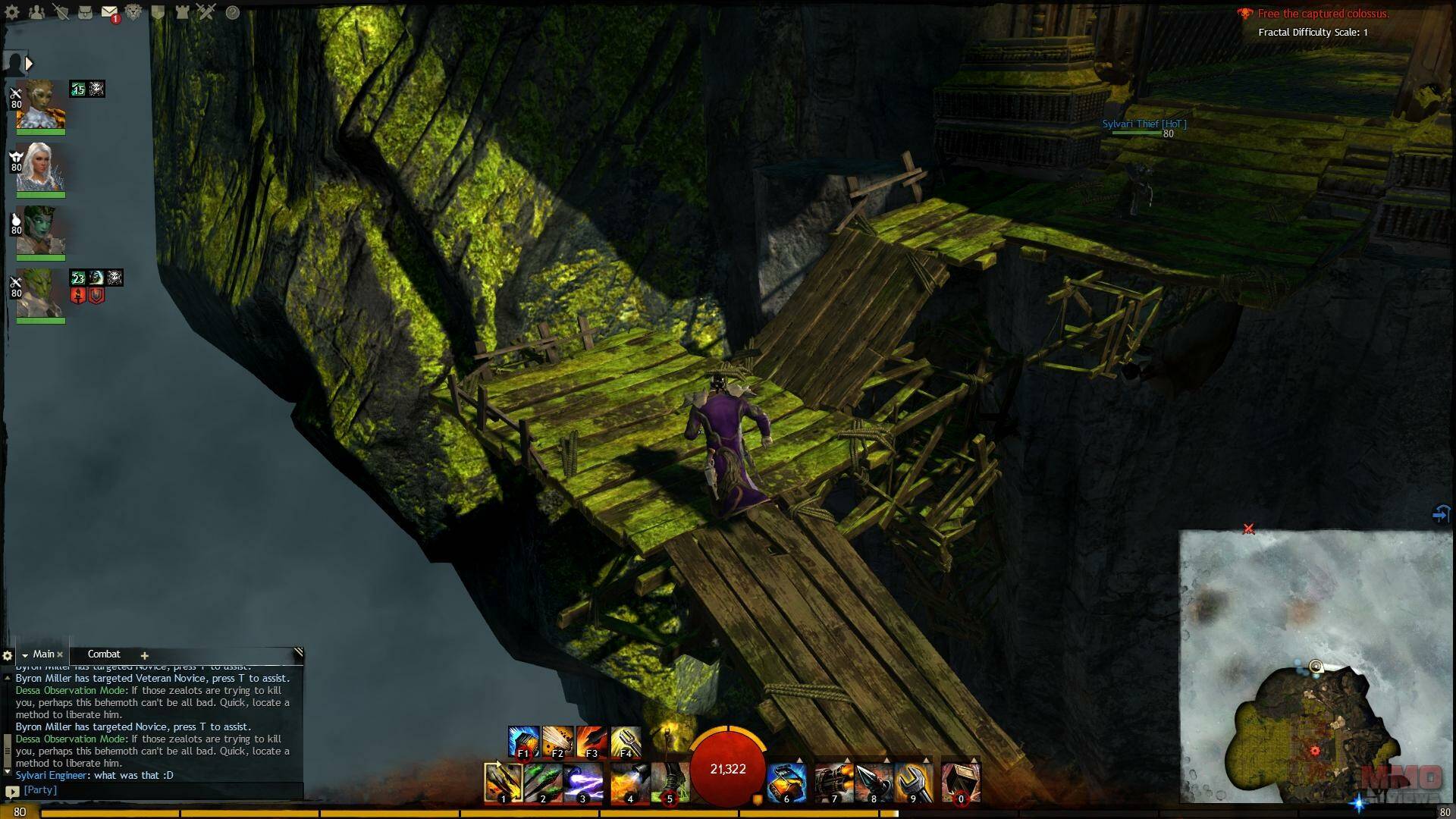The height and width of the screenshot is (819, 1456).
Task: Activate the healing kit skill in slot 6
Action: pos(786,782)
